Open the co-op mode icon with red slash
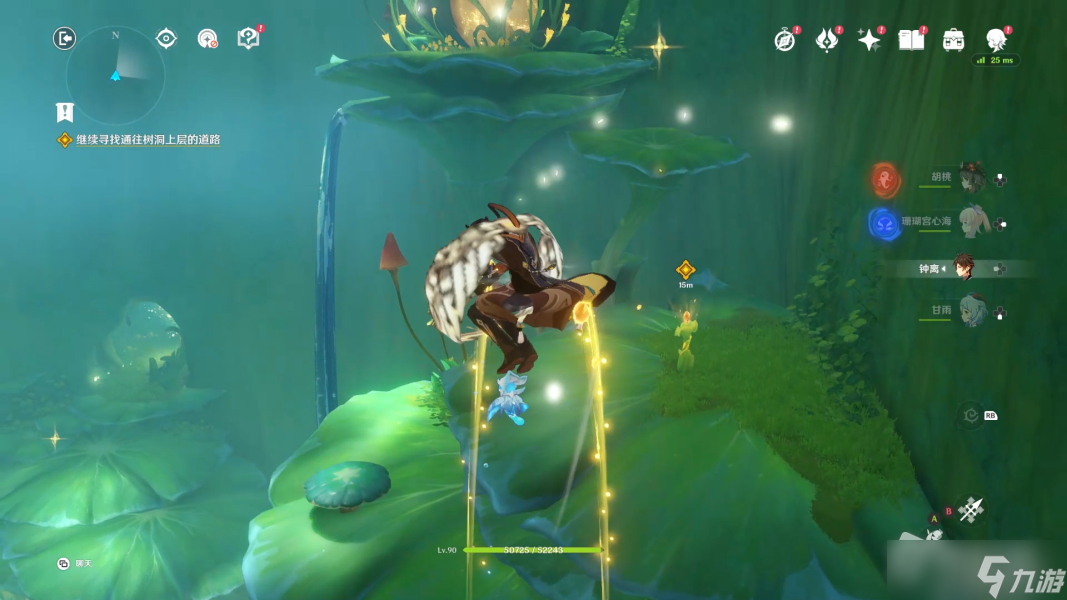 [x=208, y=39]
